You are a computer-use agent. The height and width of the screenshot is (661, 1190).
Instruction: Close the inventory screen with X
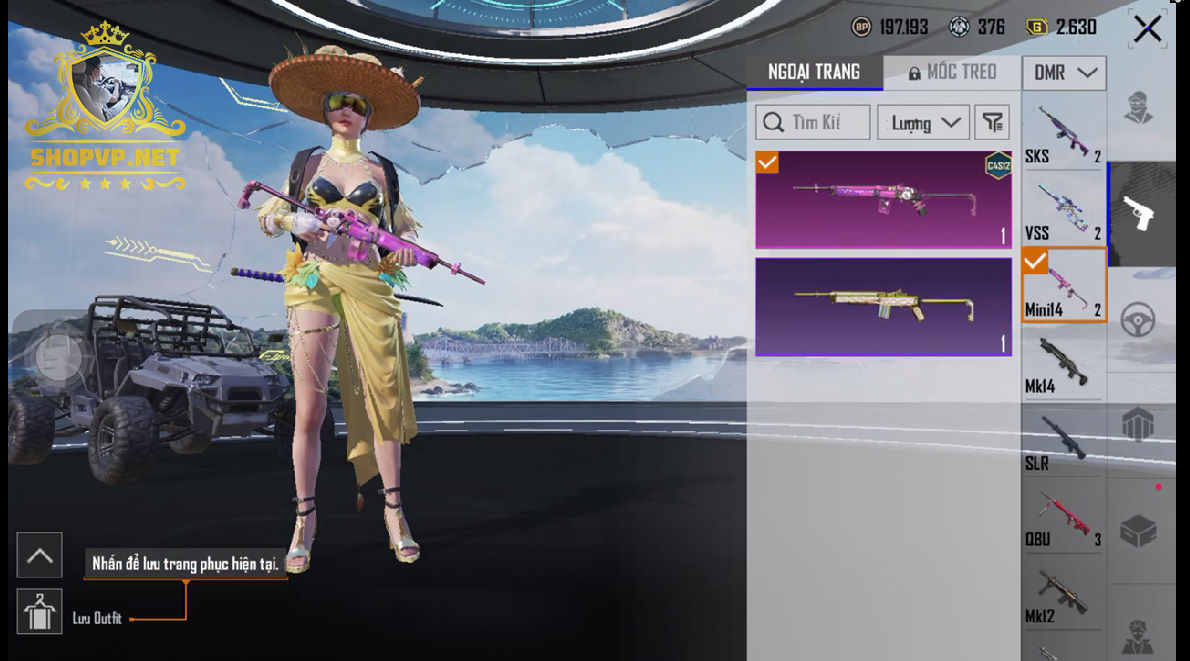(x=1147, y=29)
